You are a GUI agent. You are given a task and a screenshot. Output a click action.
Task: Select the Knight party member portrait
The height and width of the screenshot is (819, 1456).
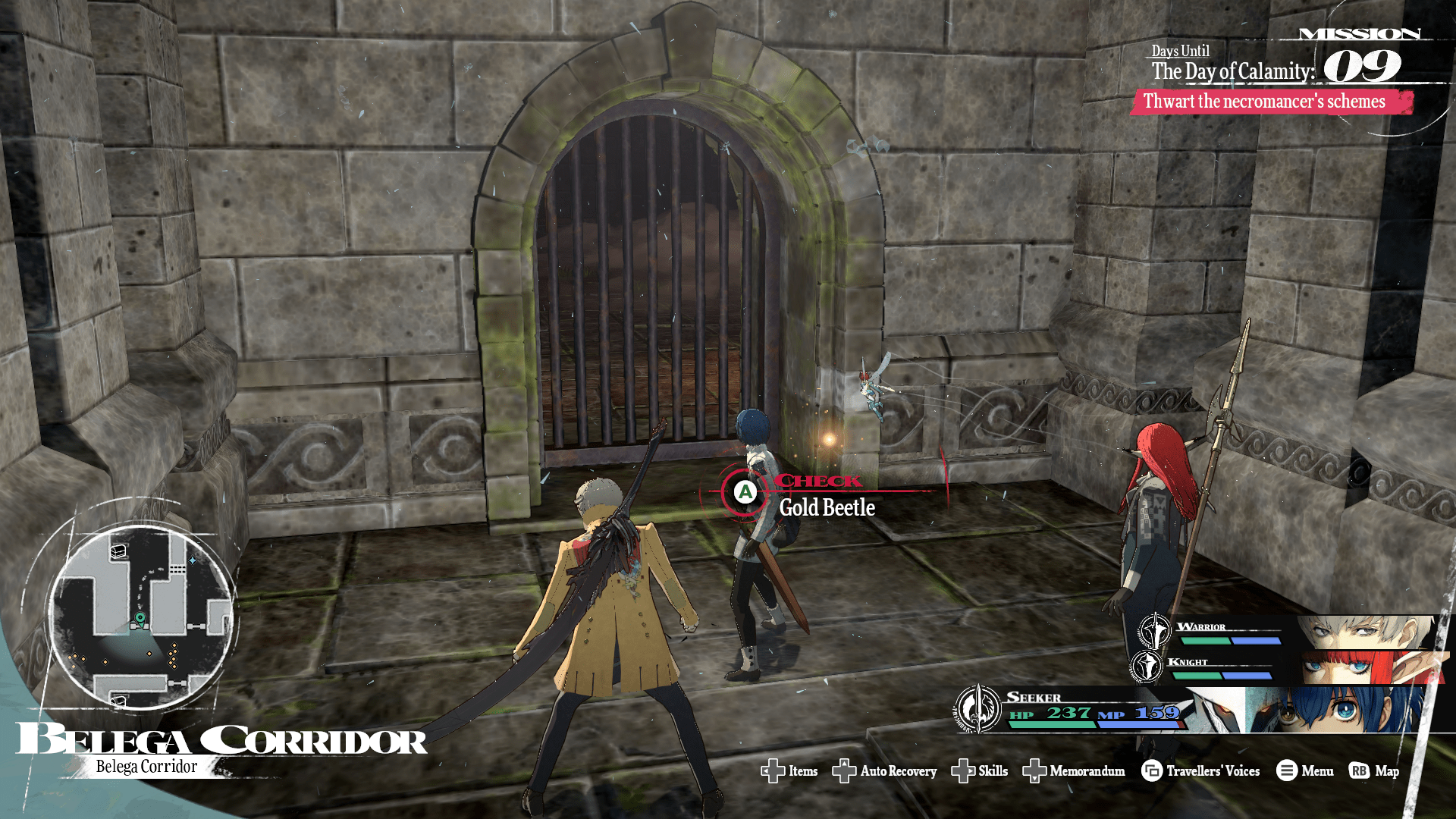coord(1365,667)
